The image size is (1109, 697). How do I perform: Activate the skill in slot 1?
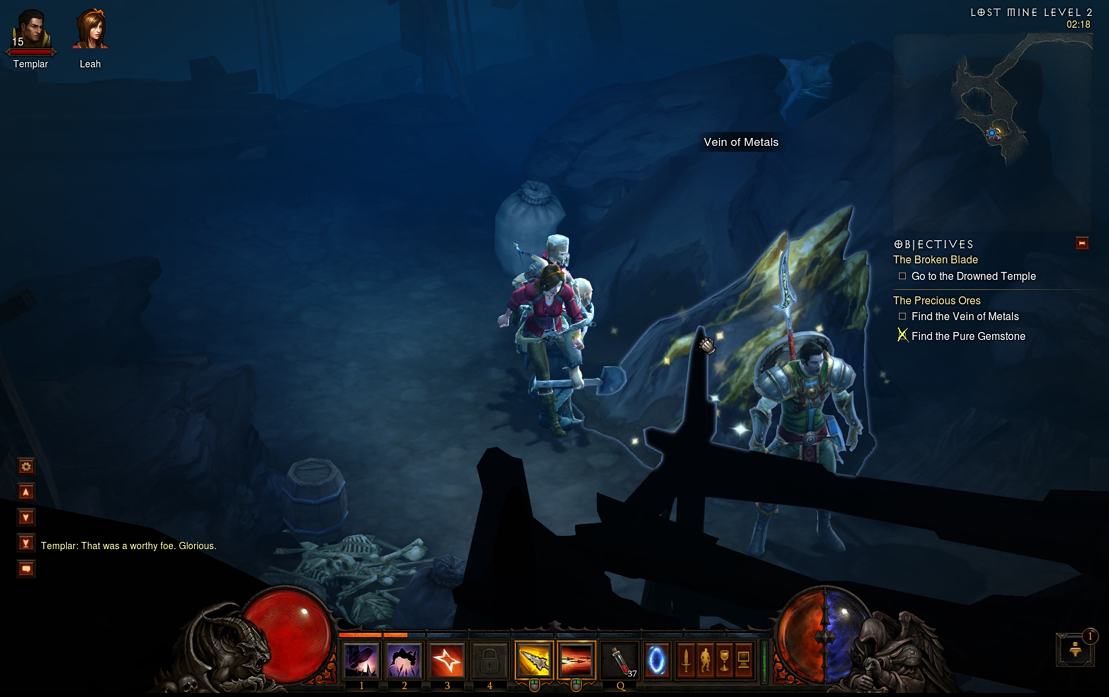point(361,661)
